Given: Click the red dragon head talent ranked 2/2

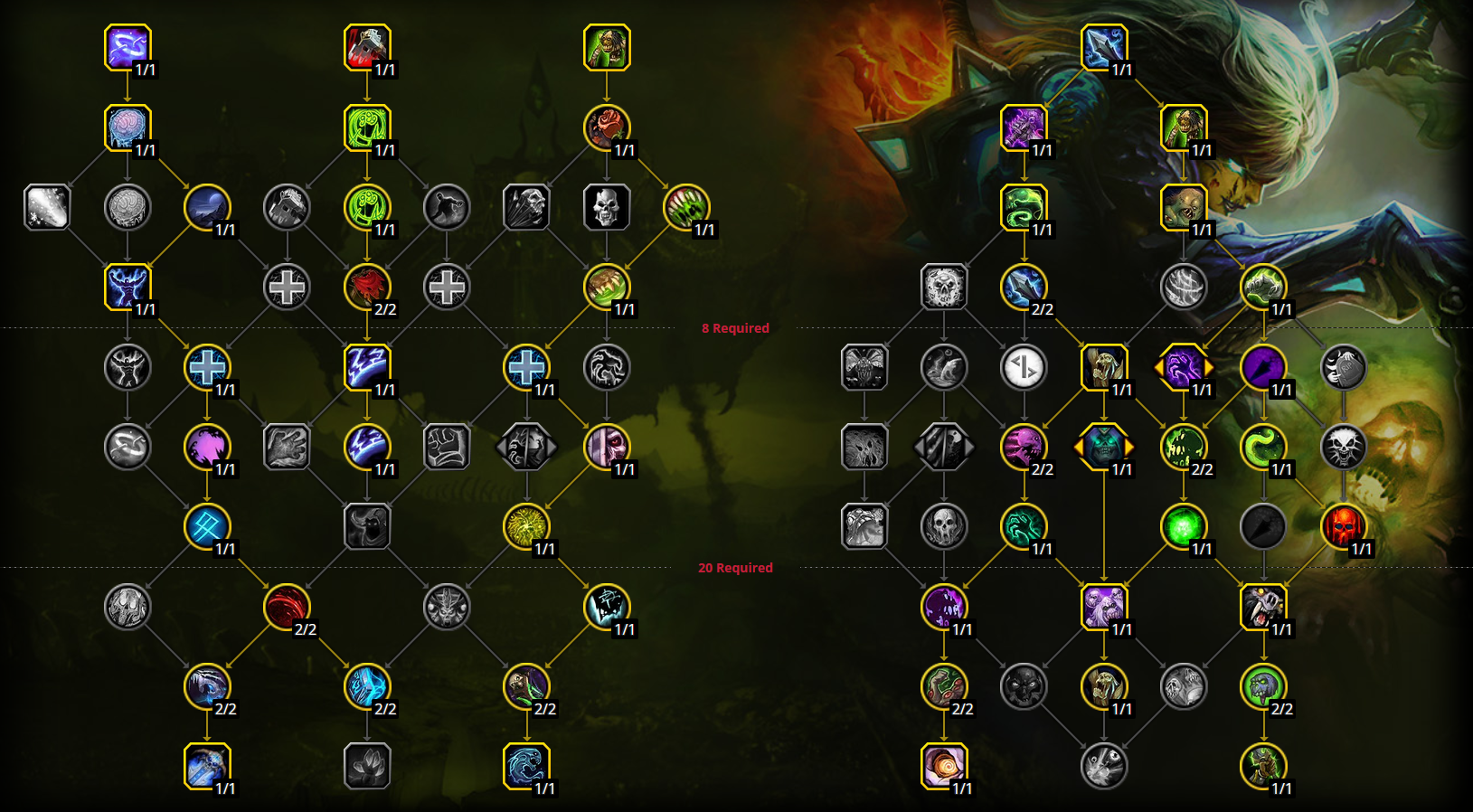Looking at the screenshot, I should point(369,288).
